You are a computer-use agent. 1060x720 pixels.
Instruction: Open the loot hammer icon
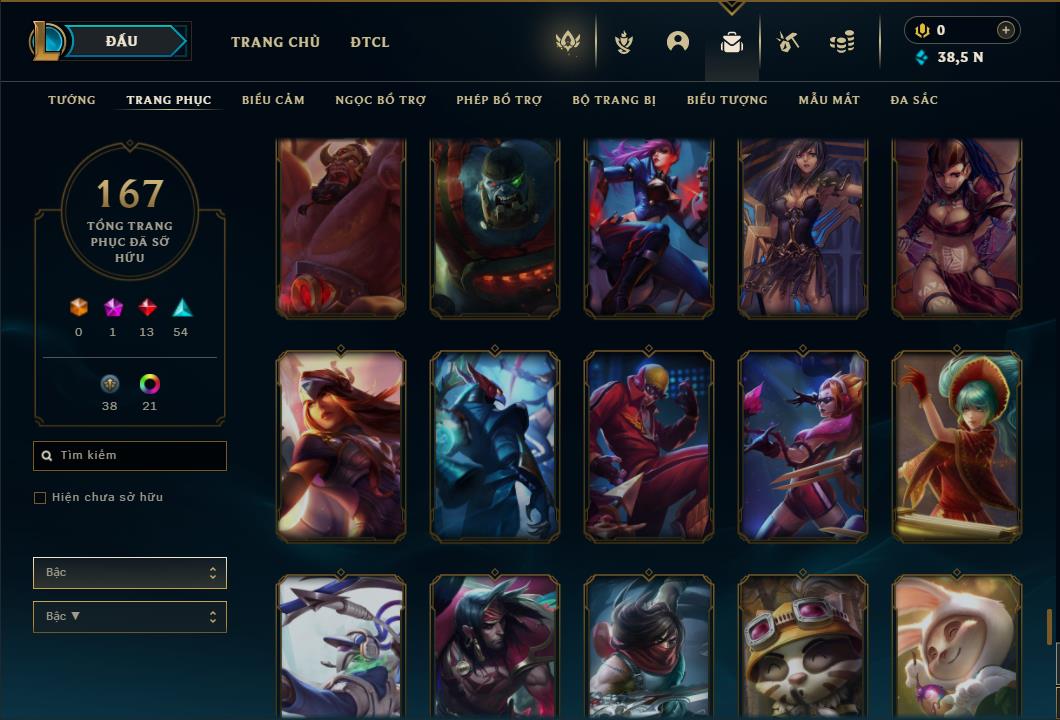788,42
